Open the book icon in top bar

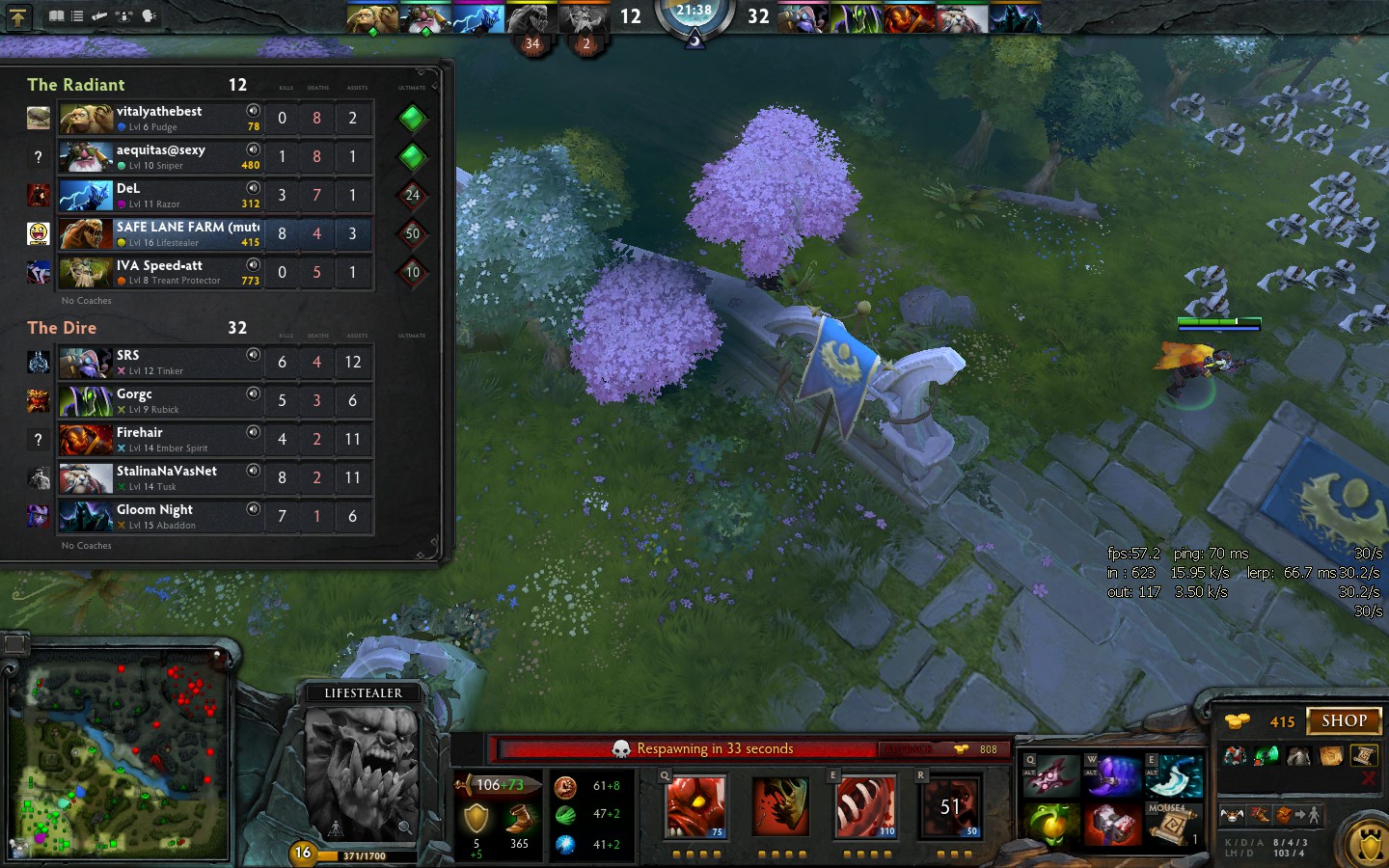click(57, 16)
